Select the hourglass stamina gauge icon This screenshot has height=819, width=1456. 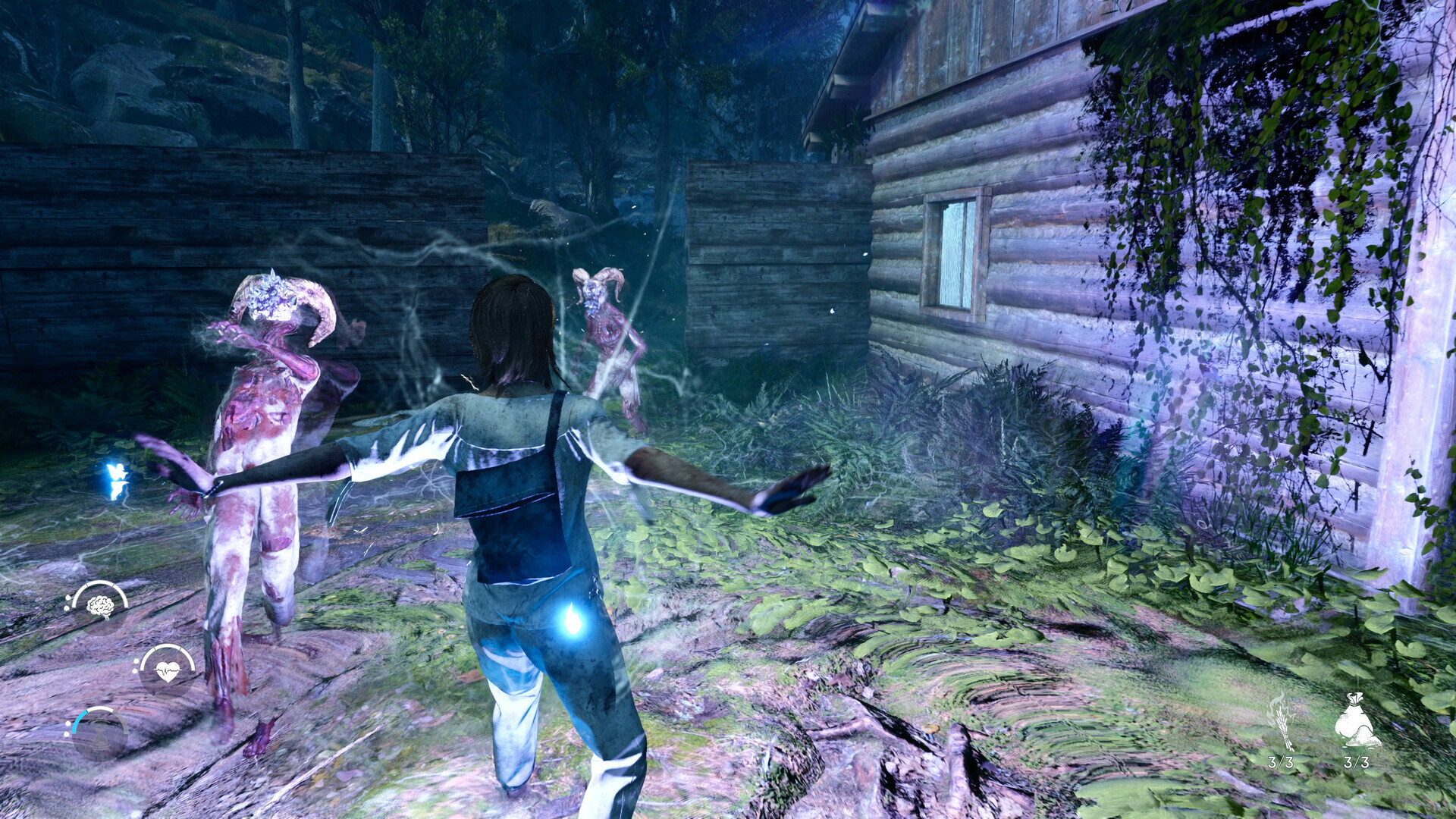pos(99,734)
